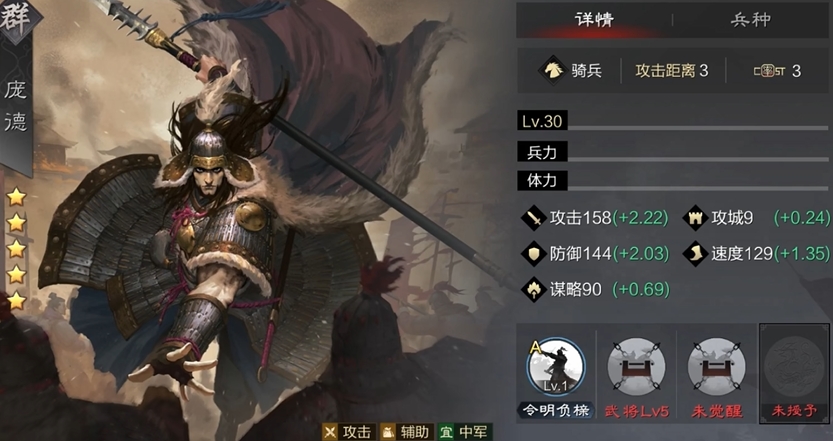Choose the 未授予 empty skill slot
The width and height of the screenshot is (833, 441).
[x=794, y=366]
